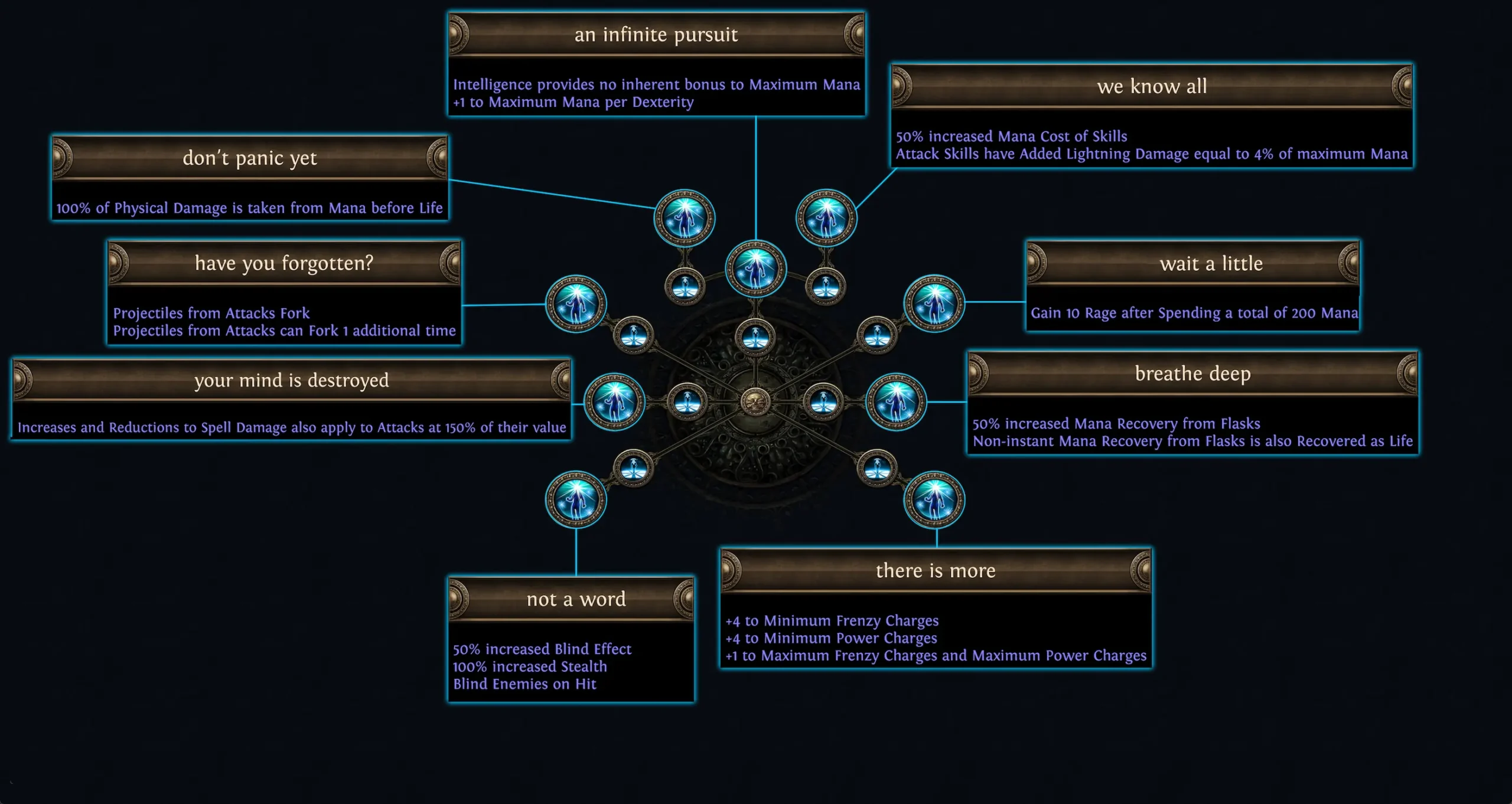
Task: Allocate the "wait a little" notable node
Action: click(x=935, y=303)
